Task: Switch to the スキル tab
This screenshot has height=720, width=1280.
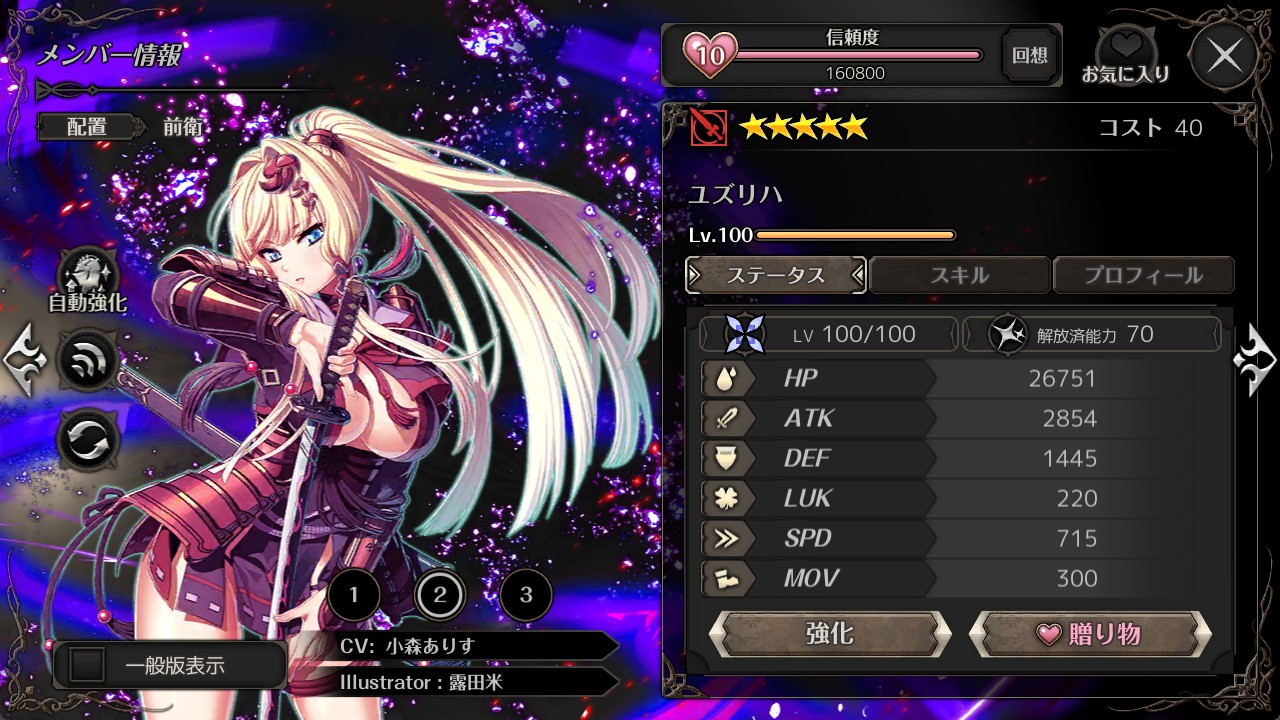Action: [x=960, y=275]
